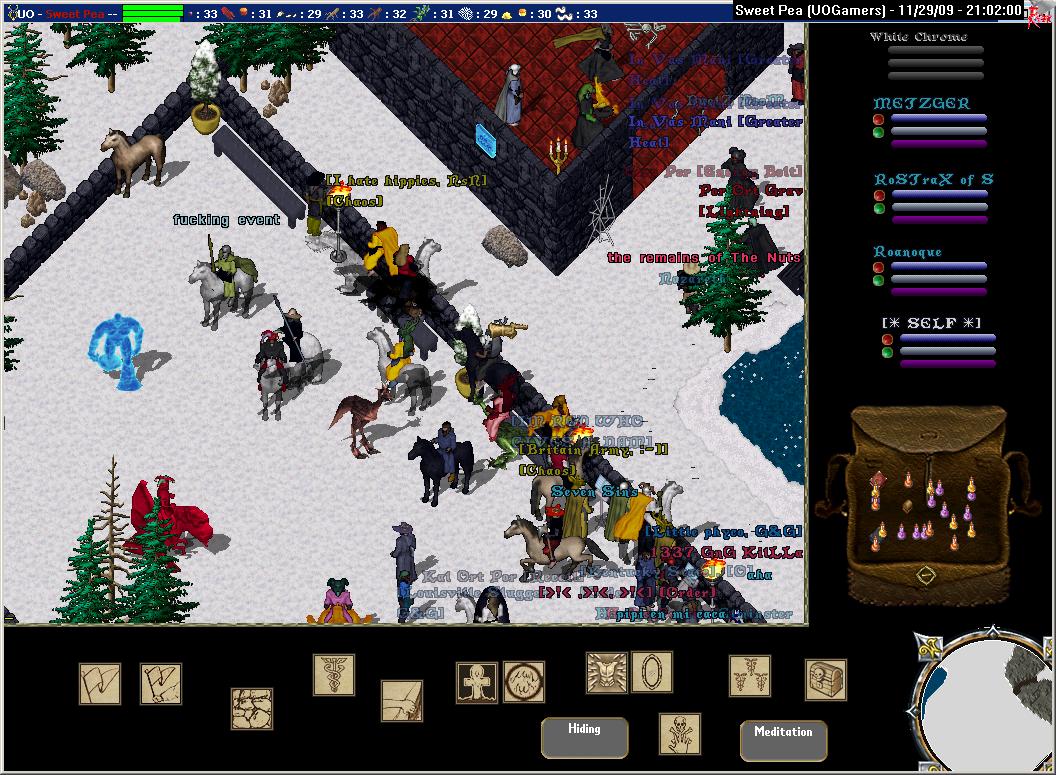Click the ankh resurrection spell icon
1056x775 pixels.
[x=477, y=683]
